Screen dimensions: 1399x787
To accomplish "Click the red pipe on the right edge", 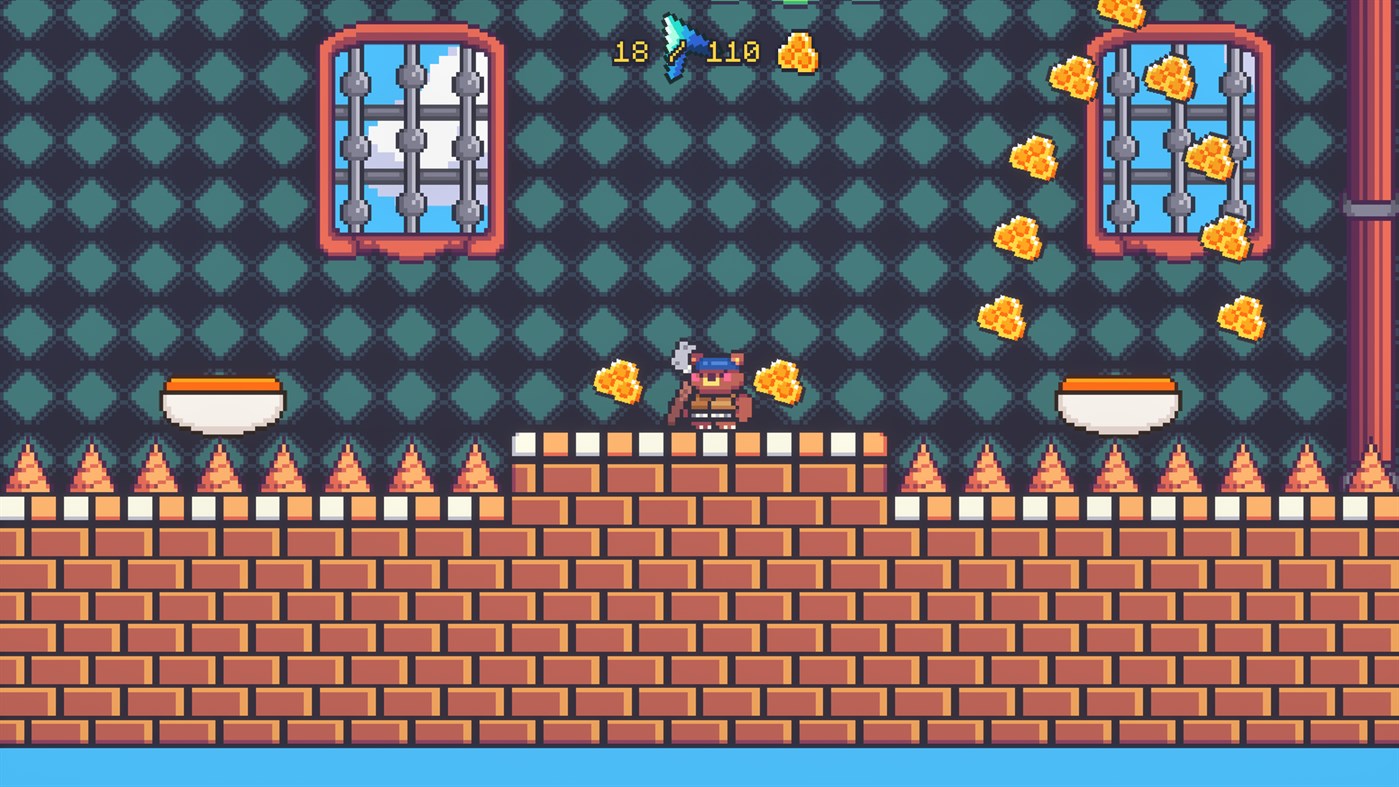I will point(1375,300).
